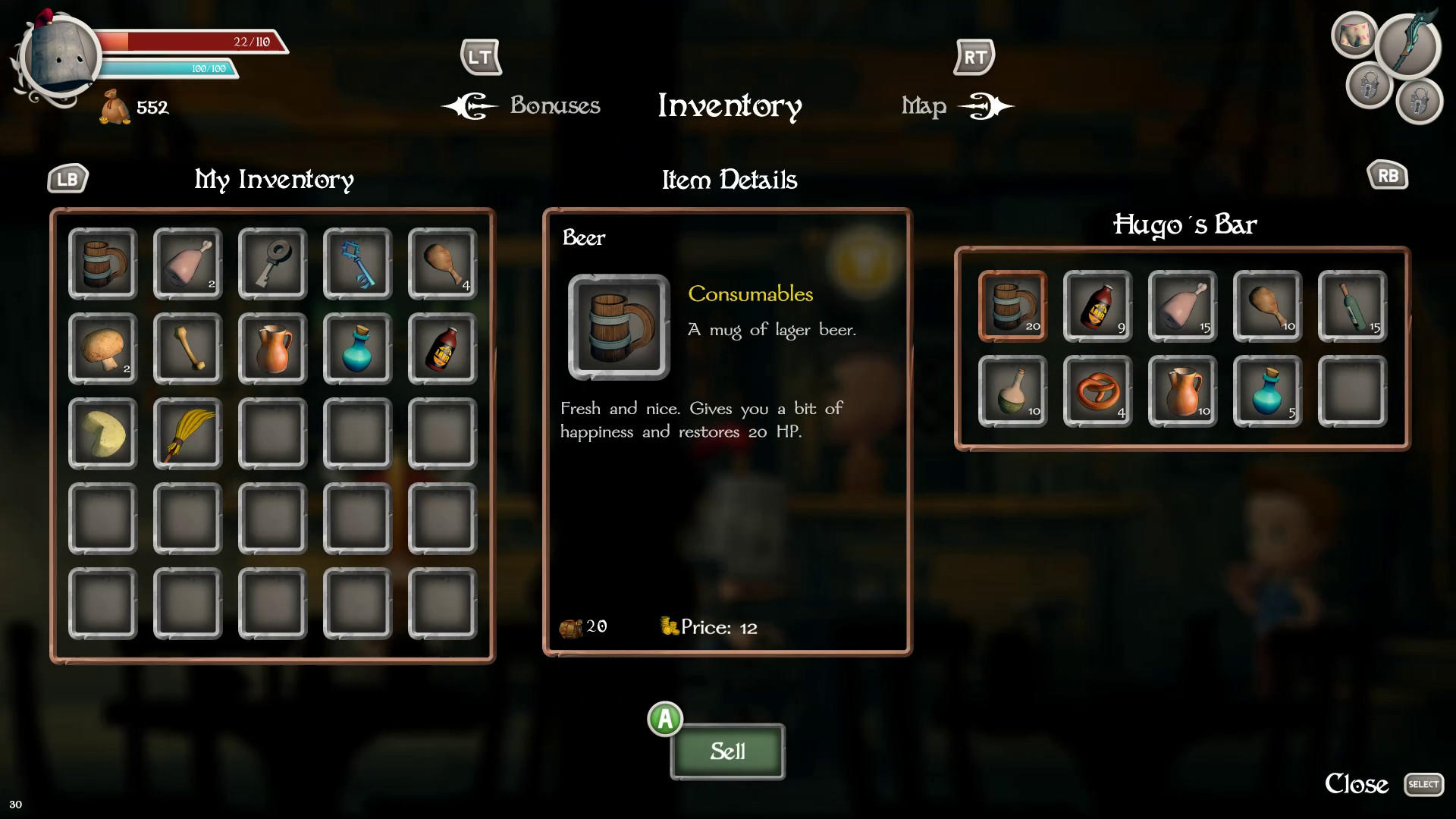Click the mushroom stack in My Inventory
This screenshot has height=819, width=1456.
(102, 348)
